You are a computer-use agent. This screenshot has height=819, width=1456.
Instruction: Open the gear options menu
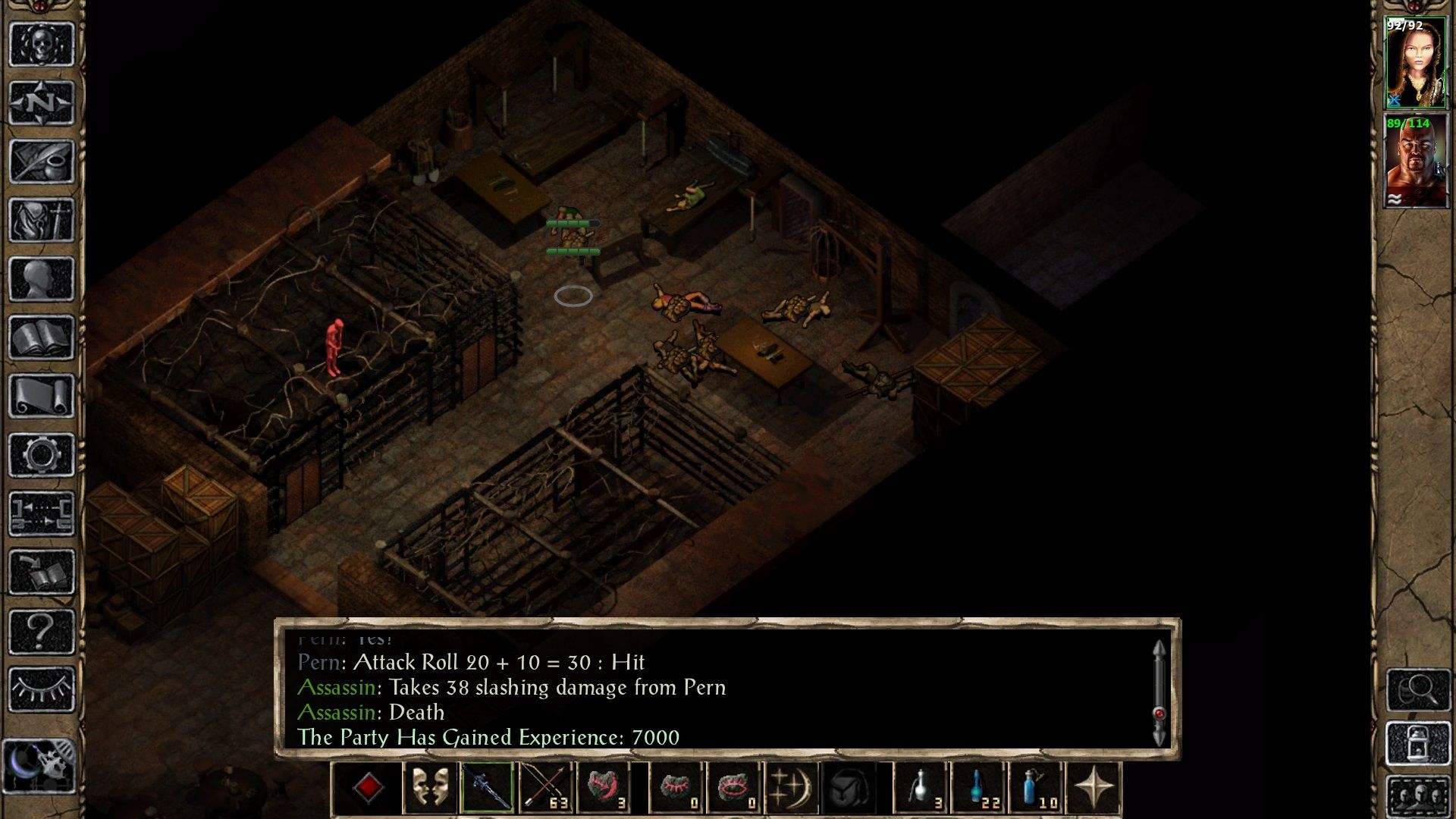click(41, 455)
